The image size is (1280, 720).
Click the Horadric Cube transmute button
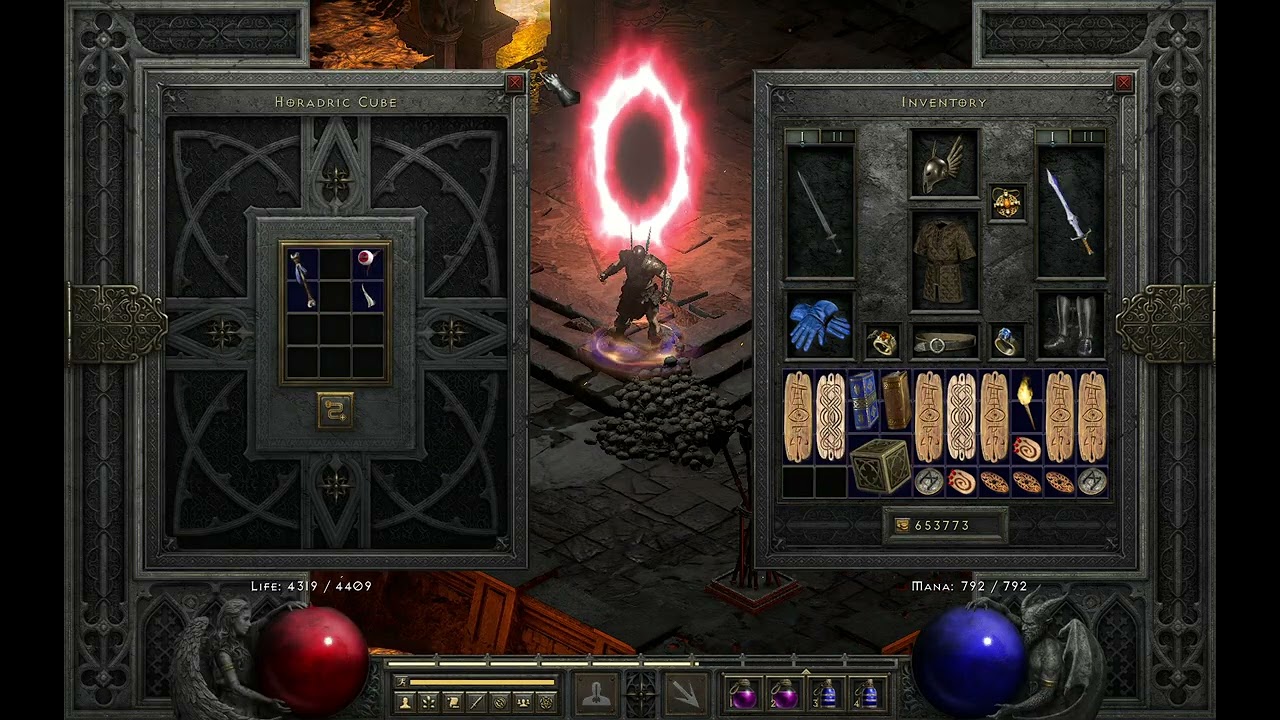pos(335,410)
